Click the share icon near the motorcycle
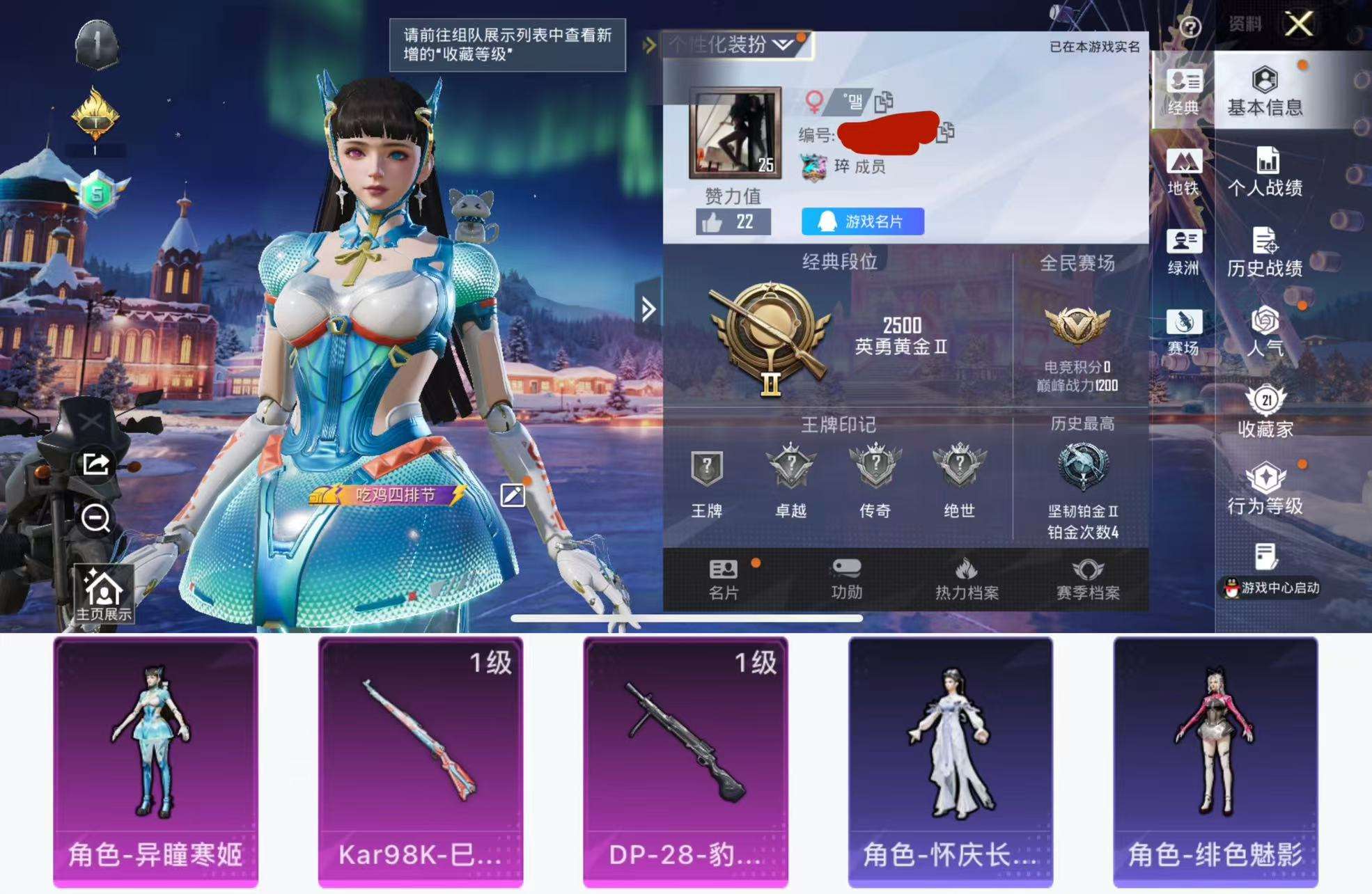 pos(94,464)
